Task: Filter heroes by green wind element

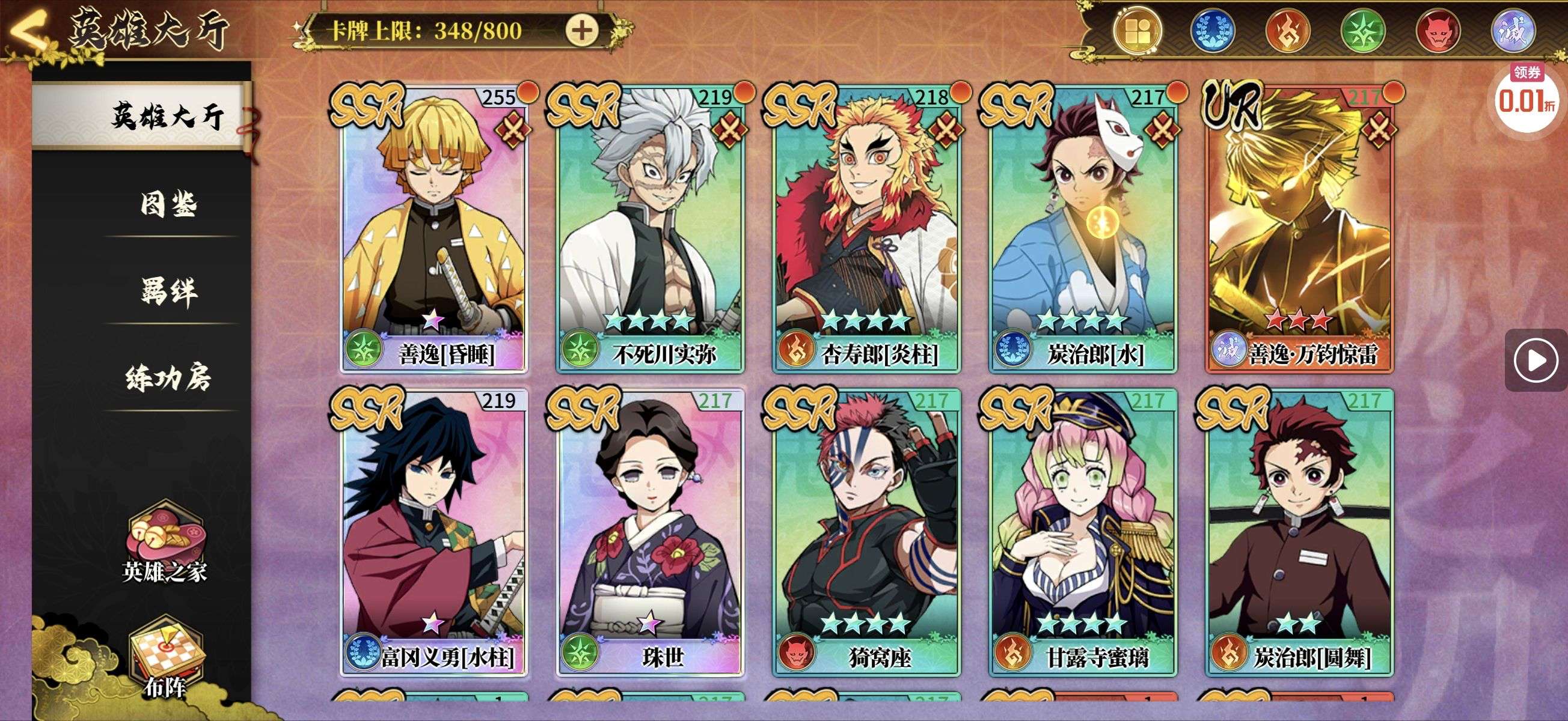Action: click(1363, 31)
